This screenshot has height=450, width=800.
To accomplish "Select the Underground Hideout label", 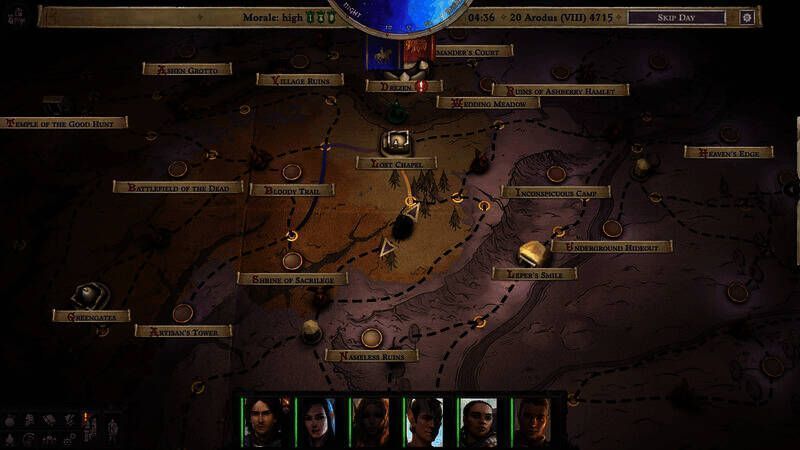I will coord(611,246).
